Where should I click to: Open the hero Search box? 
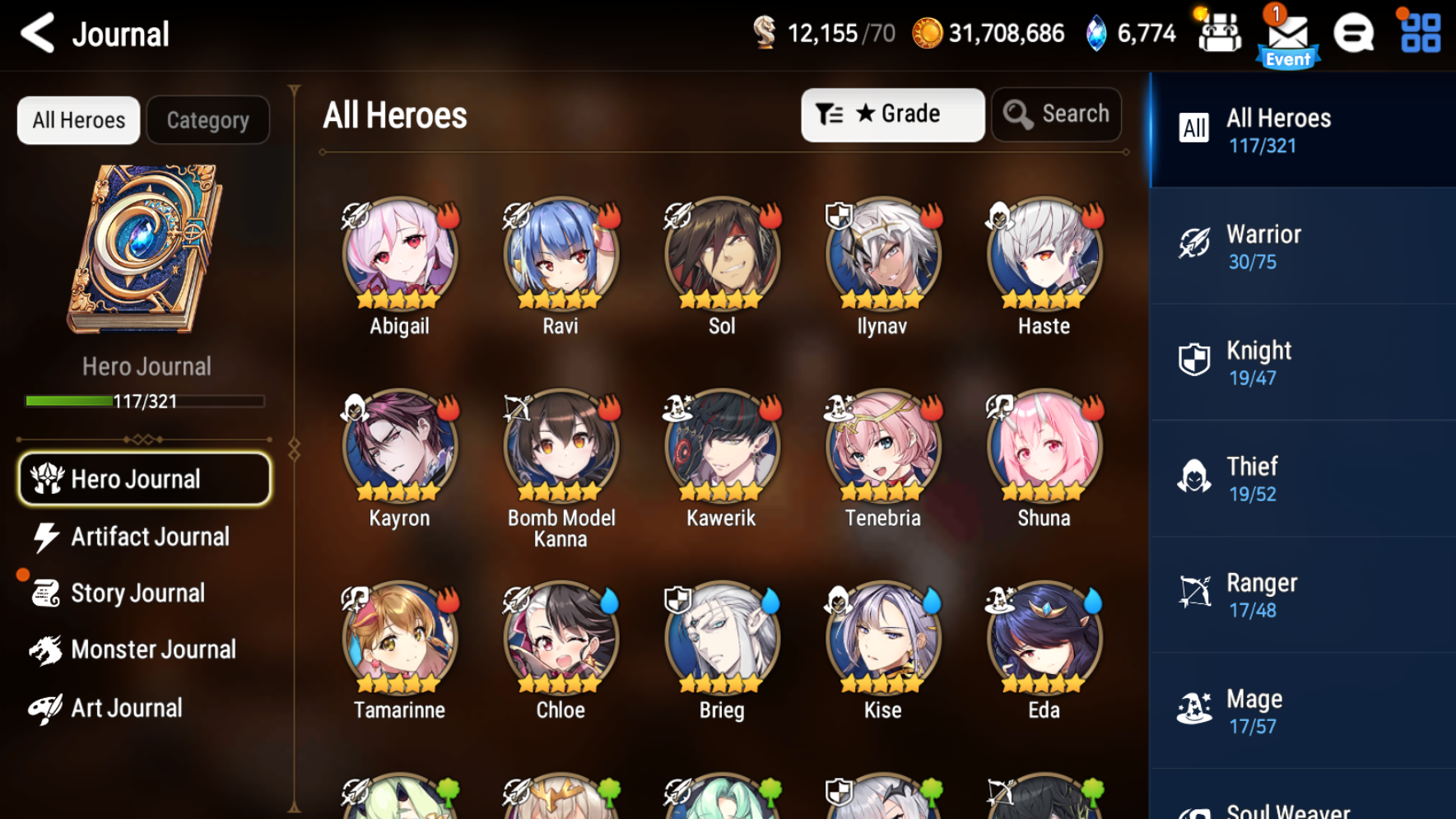(x=1057, y=114)
